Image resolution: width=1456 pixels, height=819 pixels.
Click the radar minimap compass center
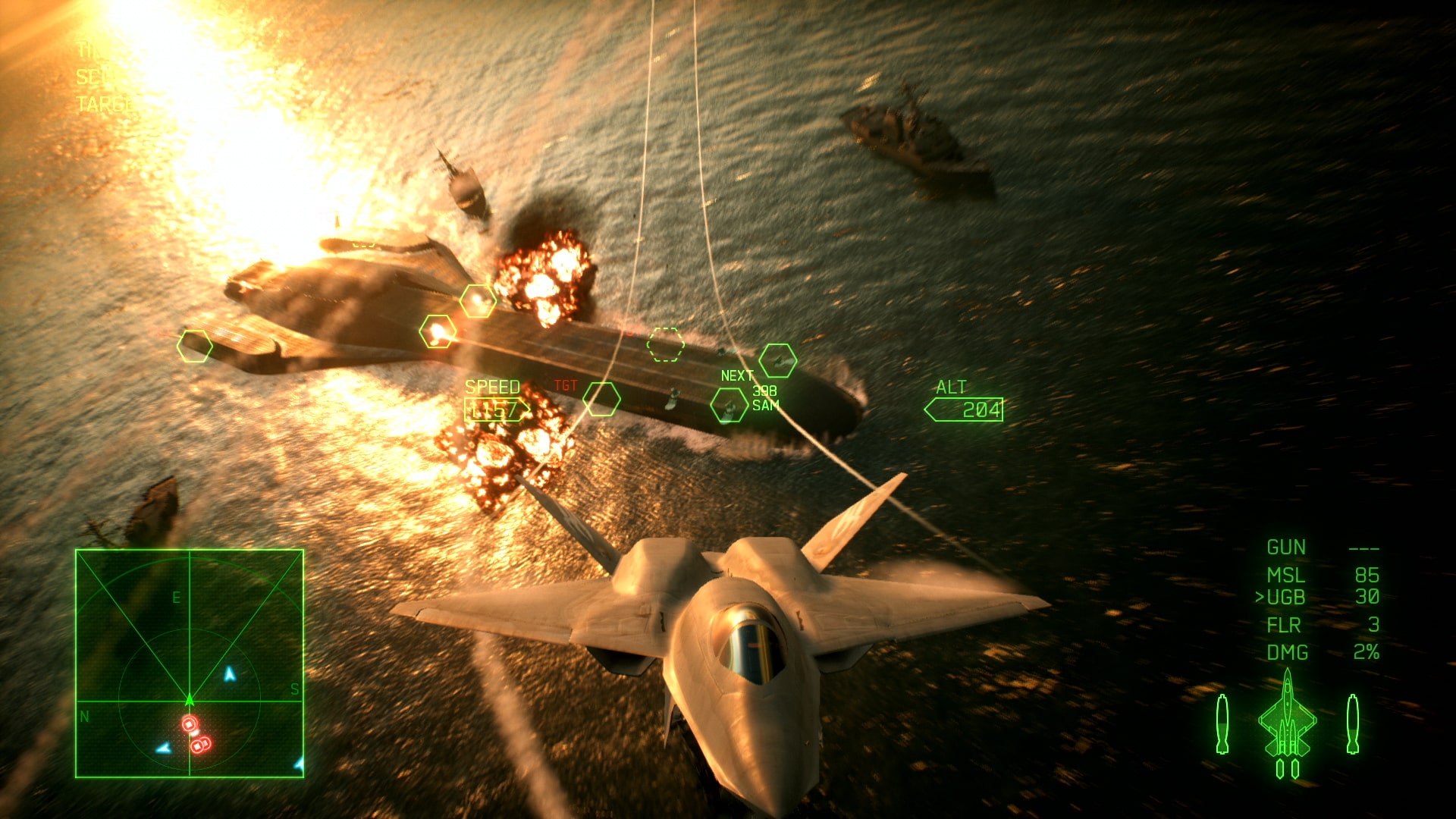tap(190, 699)
